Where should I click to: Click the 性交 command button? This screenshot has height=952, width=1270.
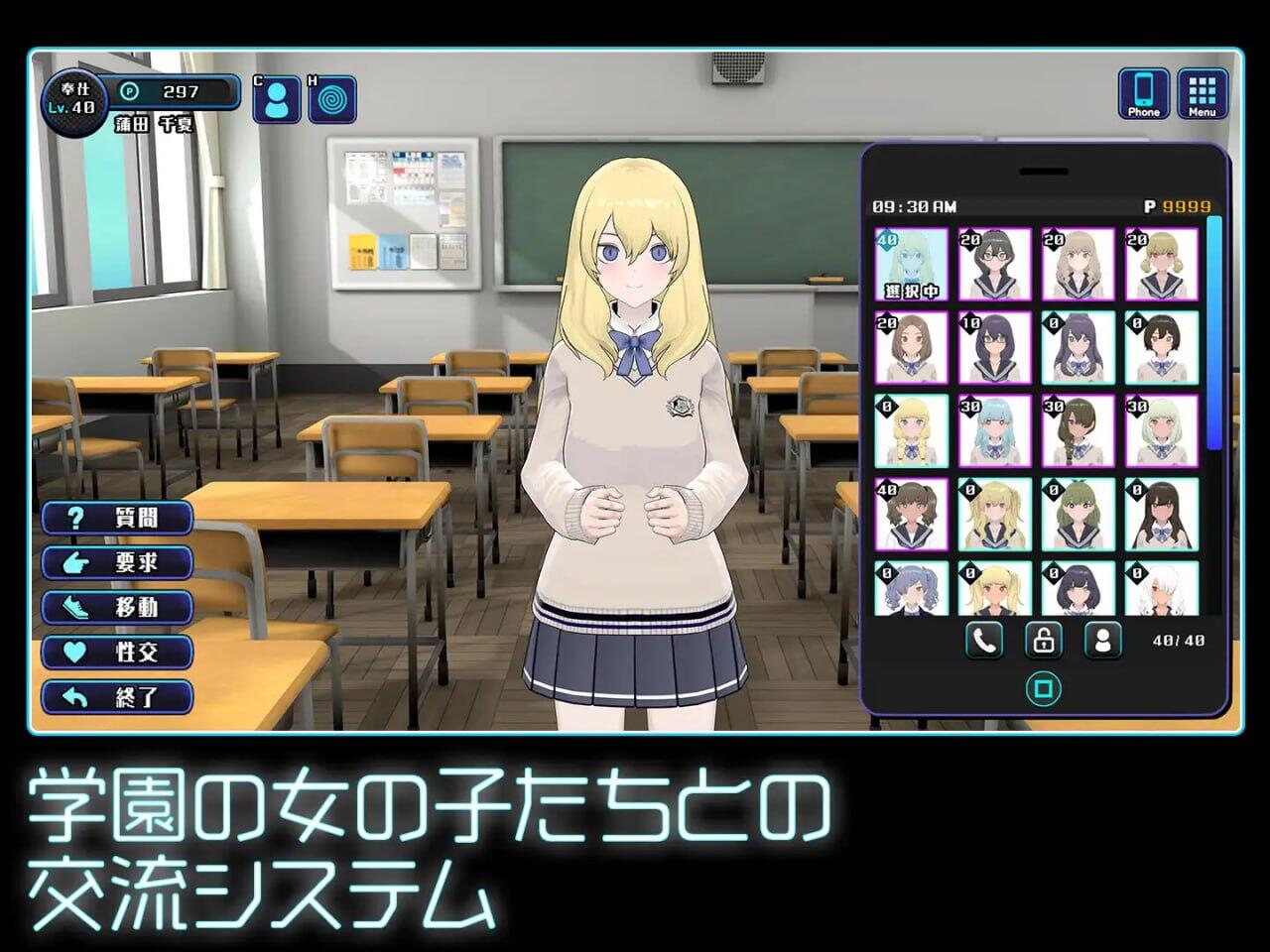pyautogui.click(x=116, y=652)
